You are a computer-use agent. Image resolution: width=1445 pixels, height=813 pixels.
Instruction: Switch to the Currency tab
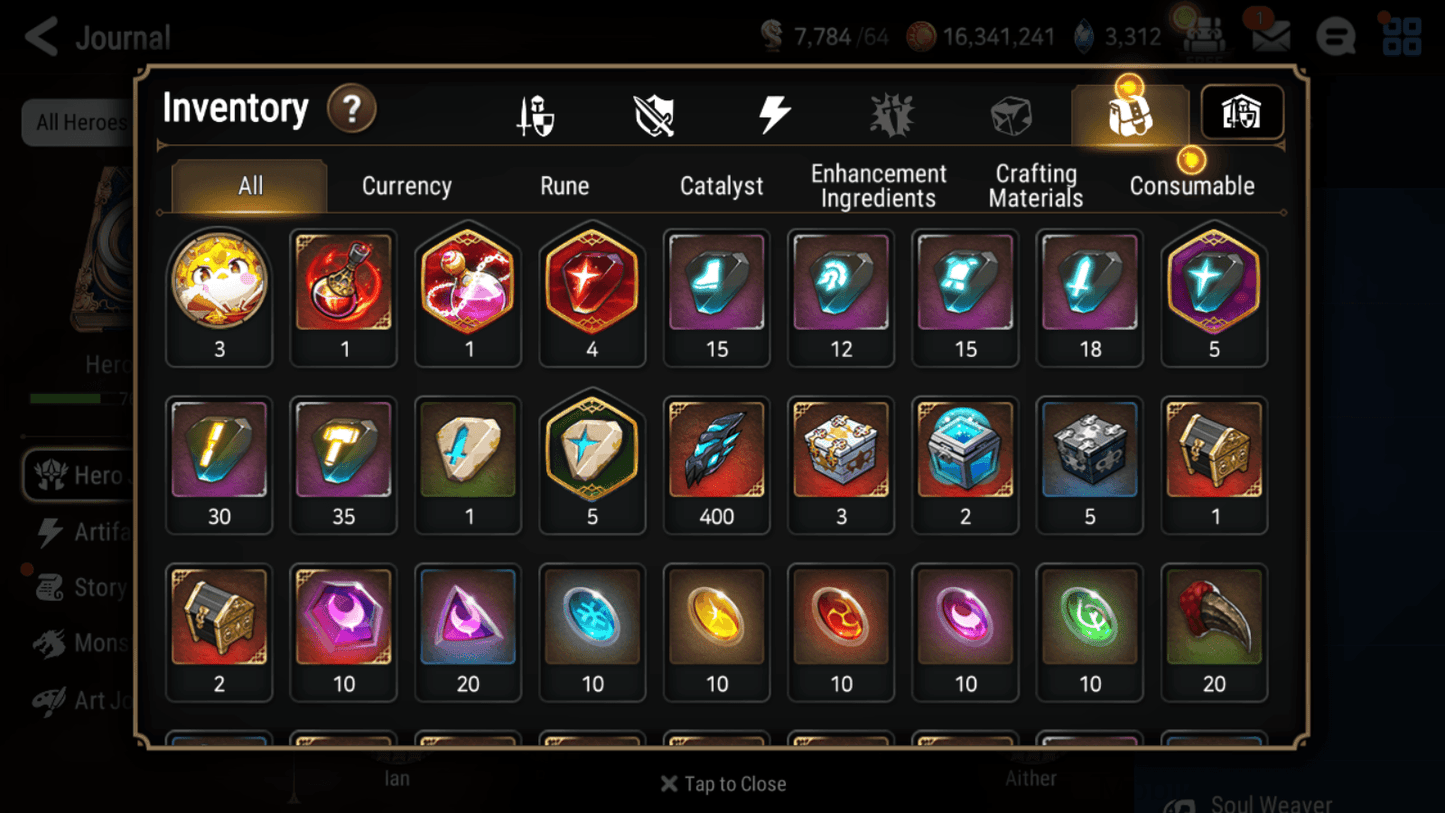click(406, 185)
